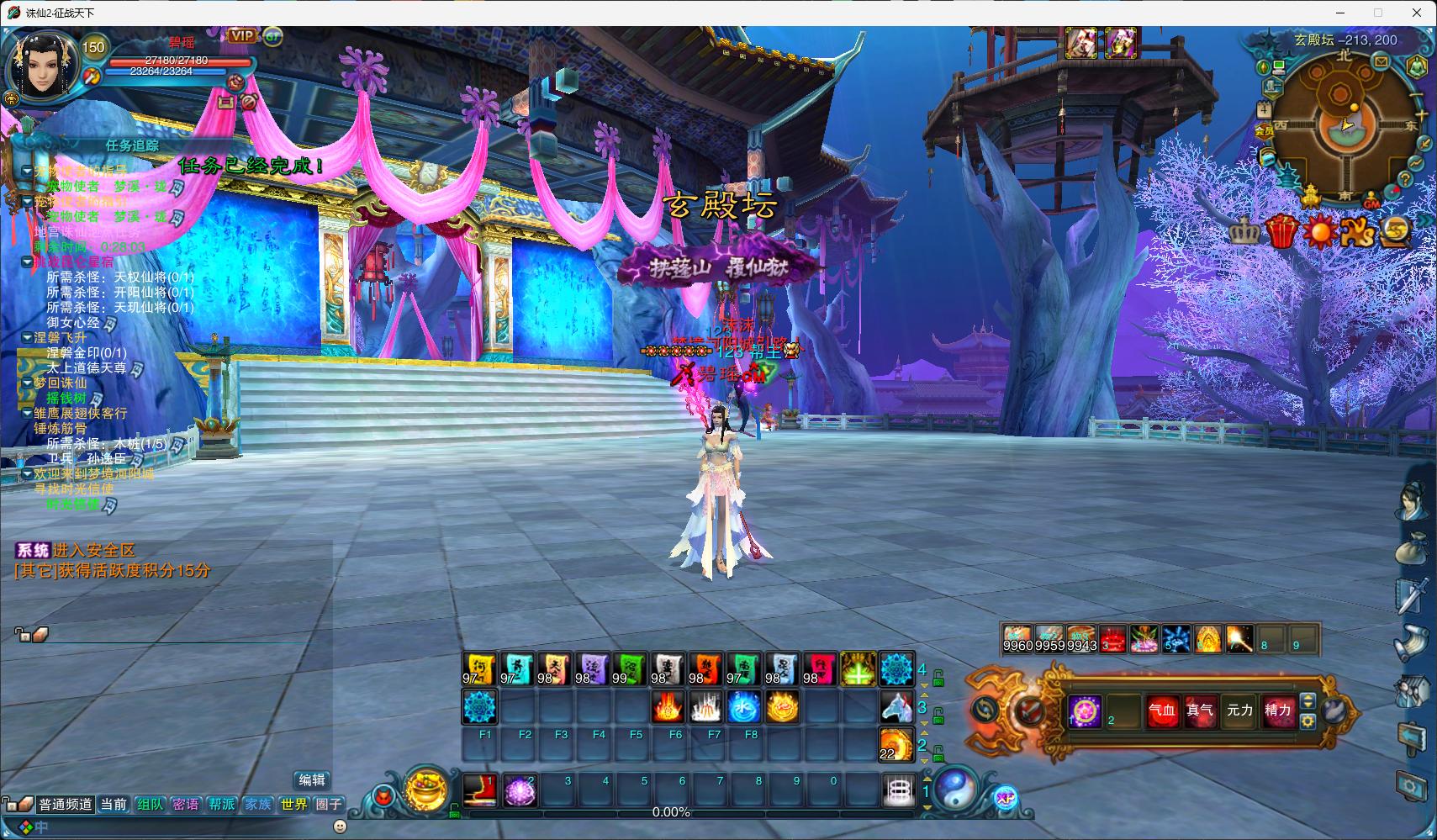Click the 编辑 button above the chat tabs
This screenshot has height=840, width=1437.
point(312,780)
